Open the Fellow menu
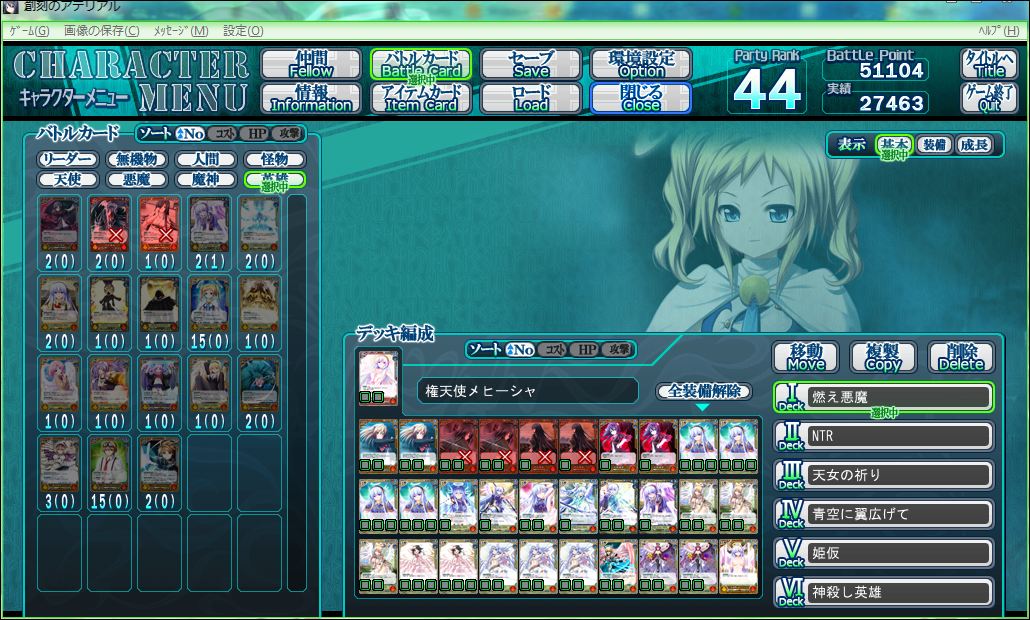This screenshot has height=620, width=1030. click(x=311, y=64)
